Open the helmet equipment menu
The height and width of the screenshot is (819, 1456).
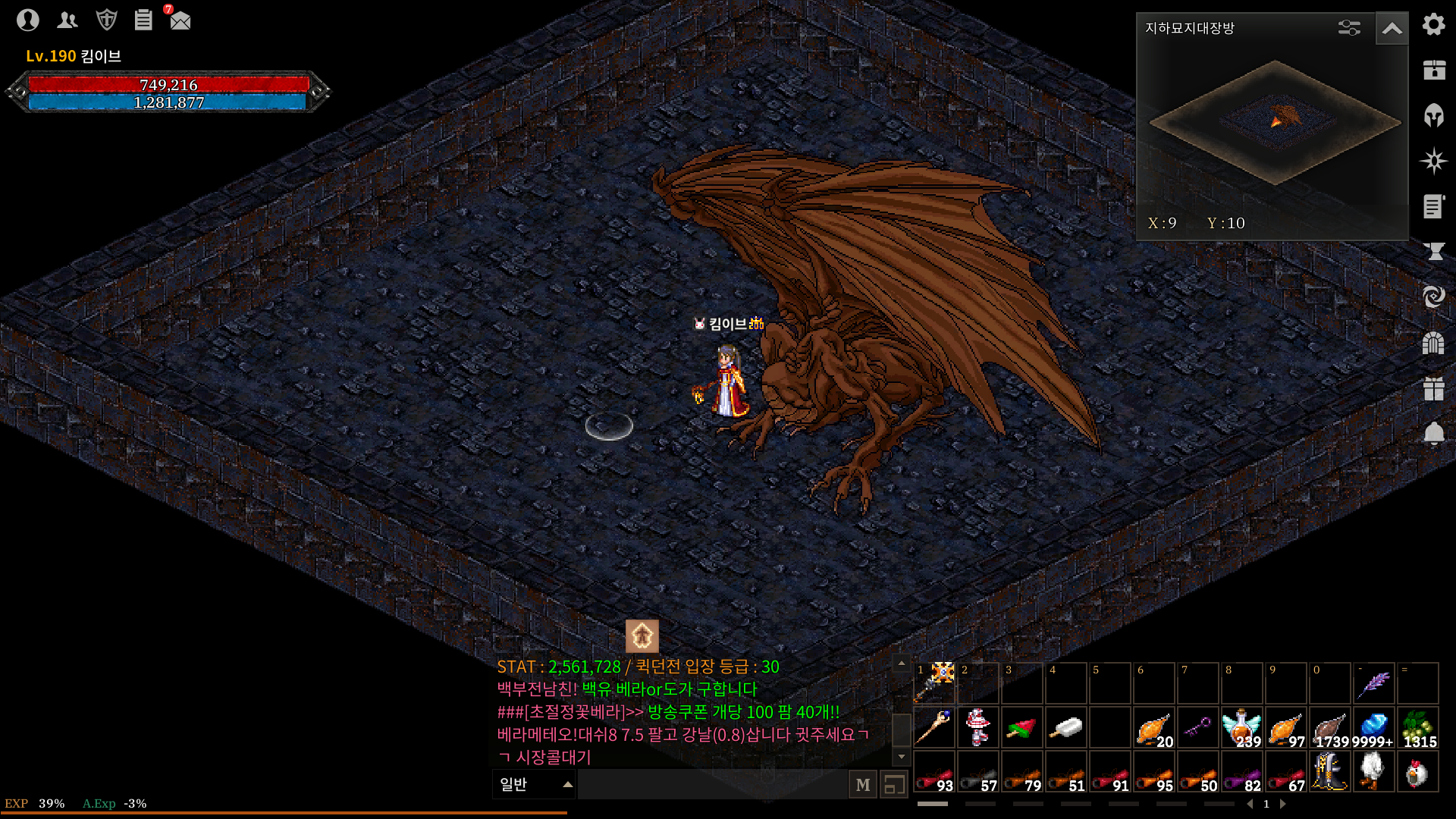1433,115
